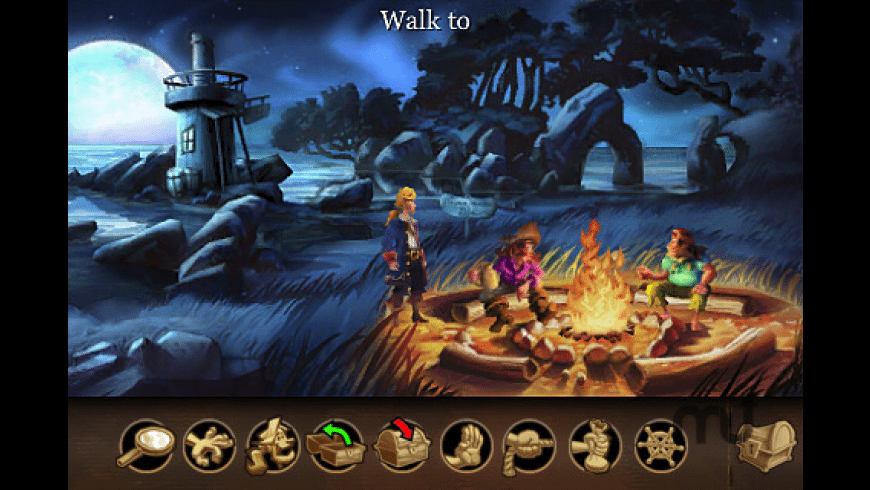Viewport: 870px width, 490px height.
Task: Select the magnifying glass Look At verb
Action: pyautogui.click(x=144, y=445)
